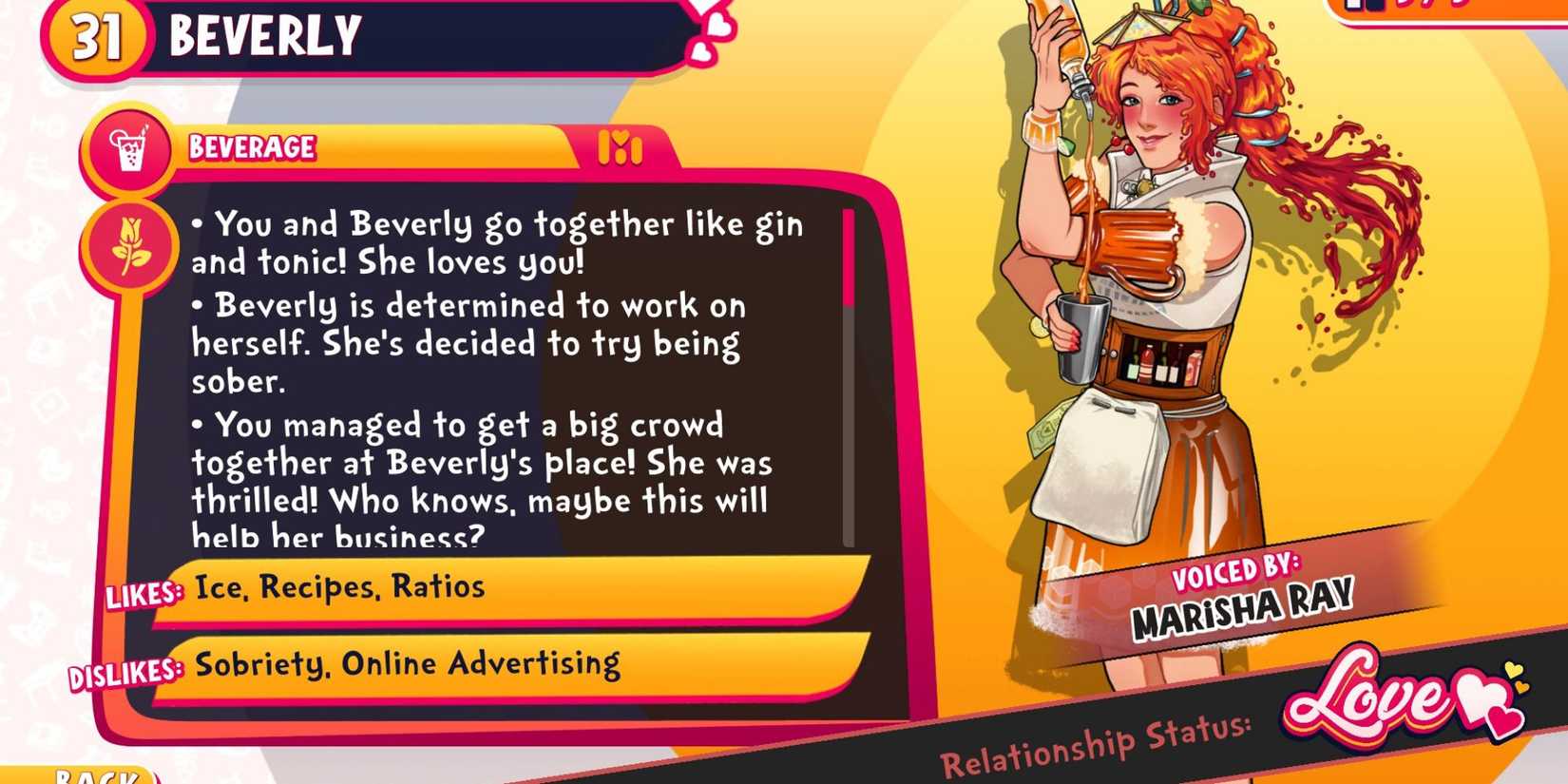
Task: Open the Relationship Status ribbon
Action: click(x=1093, y=744)
